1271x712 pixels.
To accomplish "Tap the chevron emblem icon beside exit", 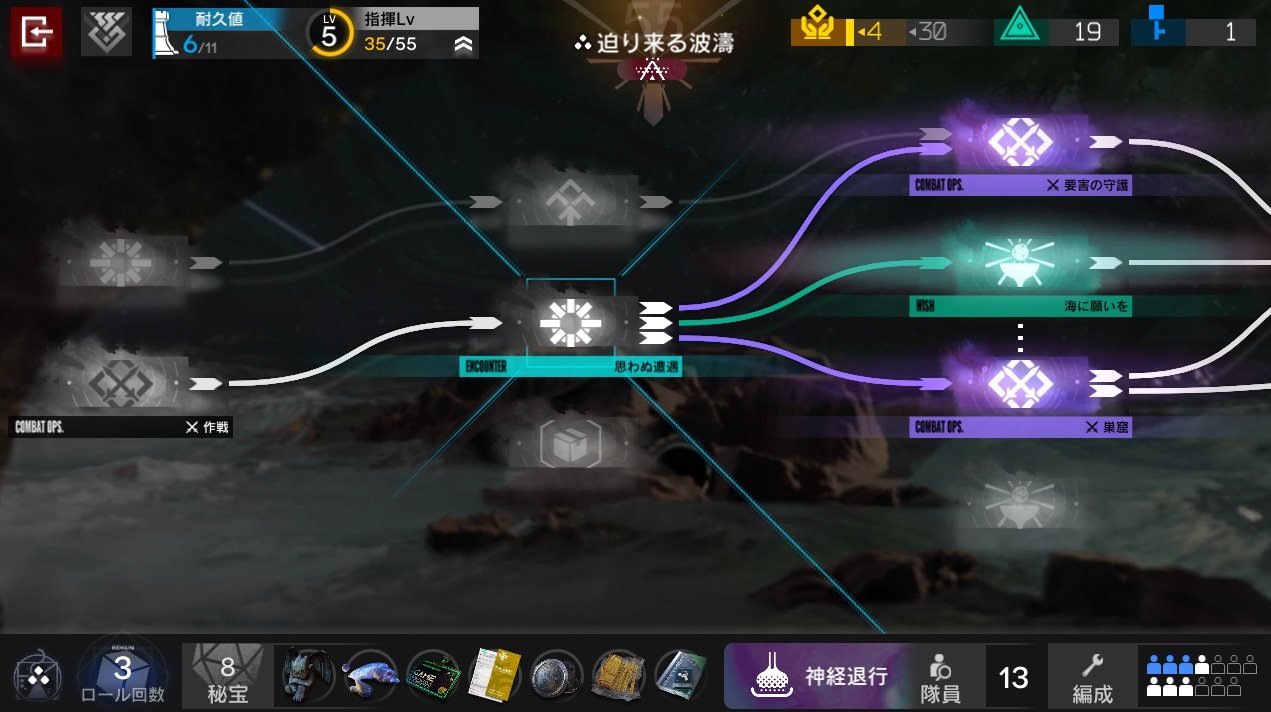I will tap(106, 34).
